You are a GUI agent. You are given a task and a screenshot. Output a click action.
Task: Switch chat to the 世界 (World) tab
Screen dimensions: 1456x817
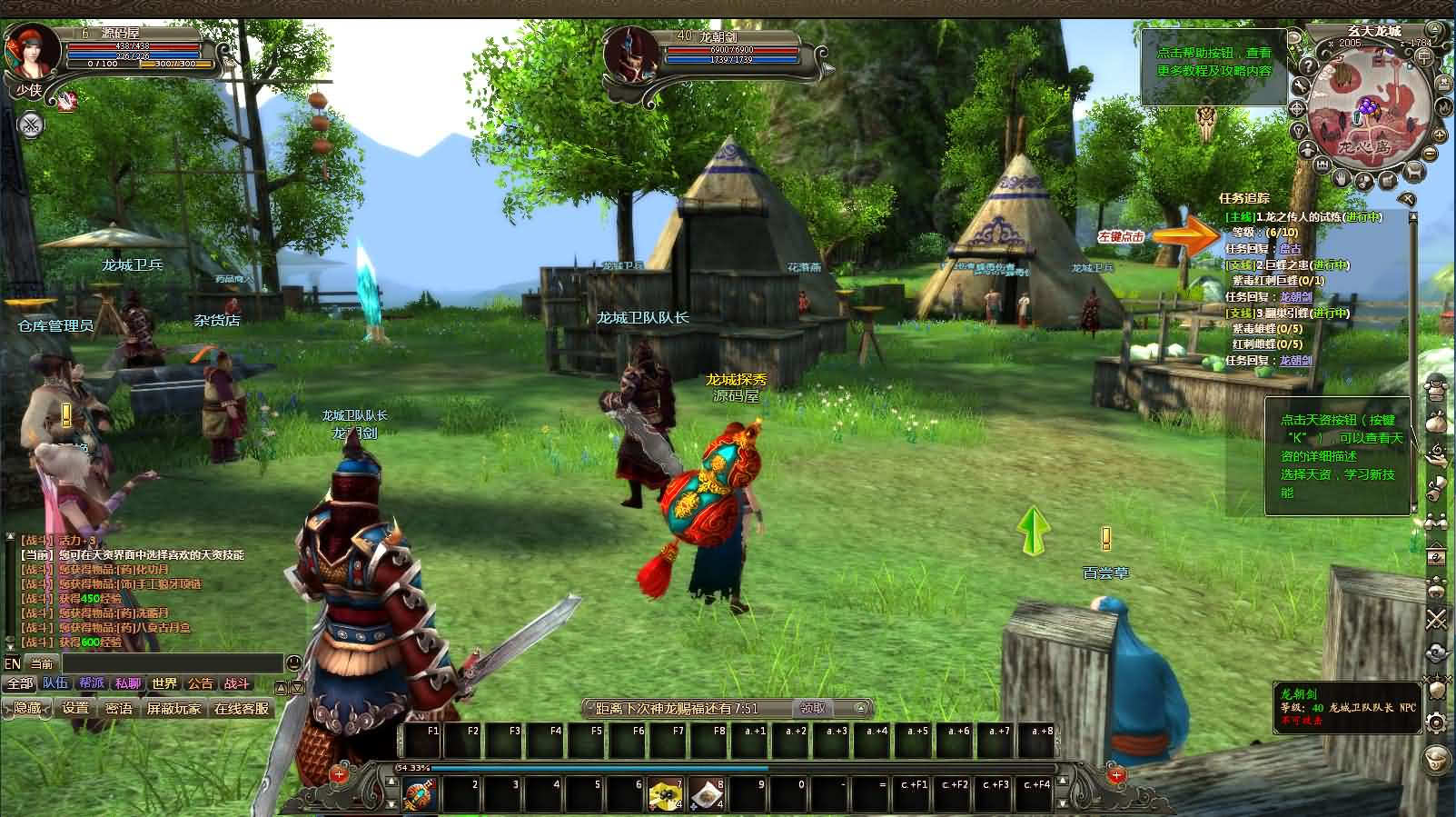(164, 683)
